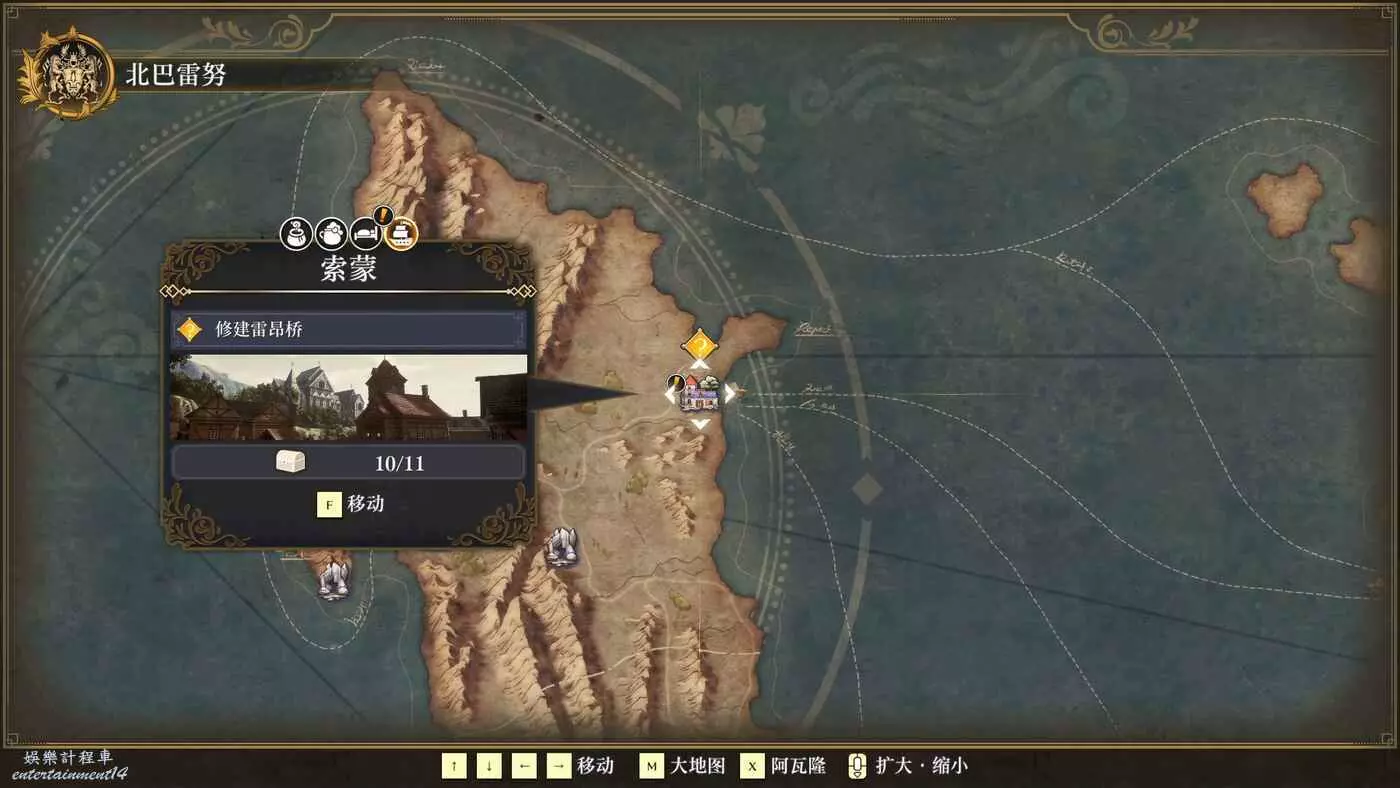1400x788 pixels.
Task: Open the 大地图 world map option
Action: pos(683,766)
